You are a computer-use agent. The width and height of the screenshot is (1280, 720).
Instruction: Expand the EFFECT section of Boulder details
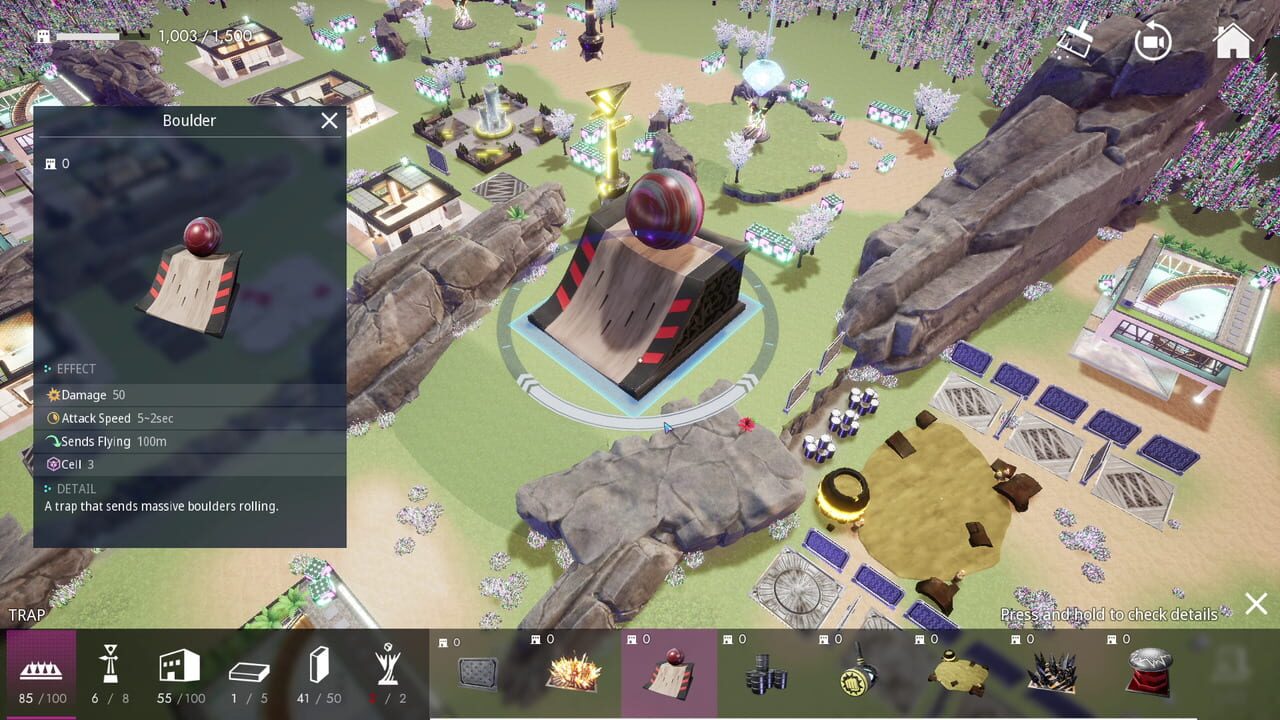pyautogui.click(x=75, y=368)
